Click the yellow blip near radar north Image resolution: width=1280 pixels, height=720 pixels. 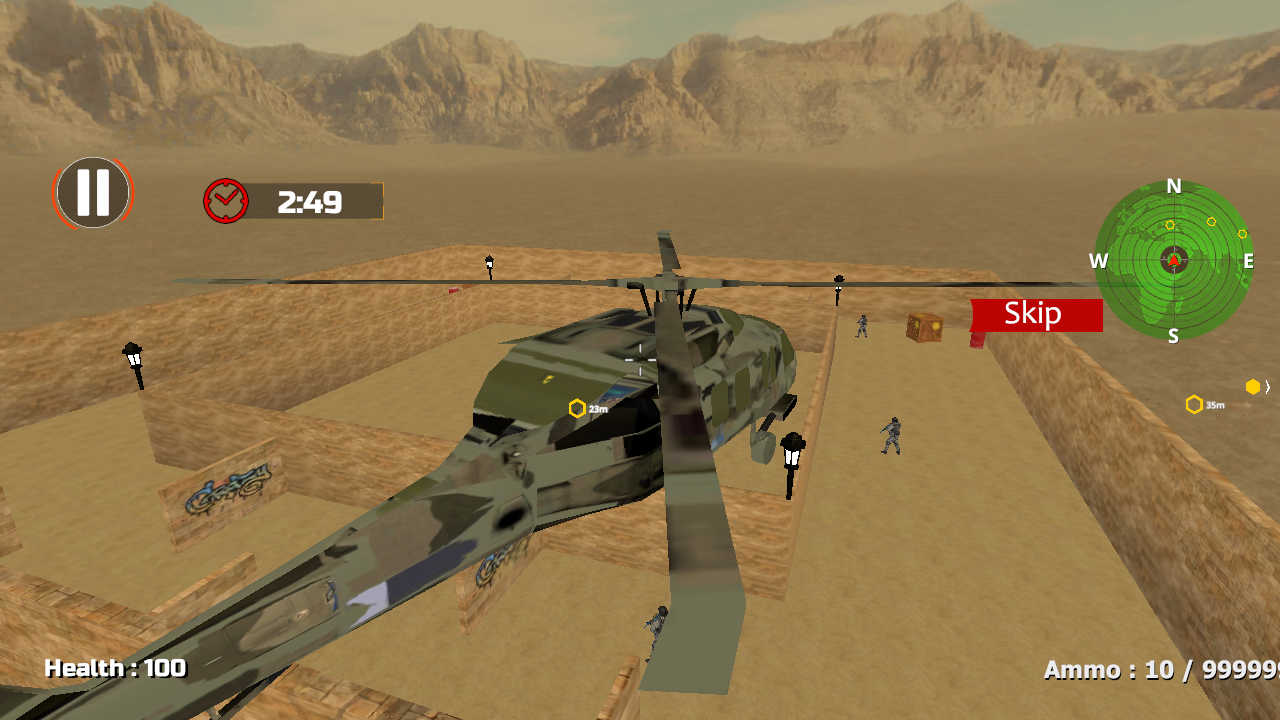point(1170,224)
